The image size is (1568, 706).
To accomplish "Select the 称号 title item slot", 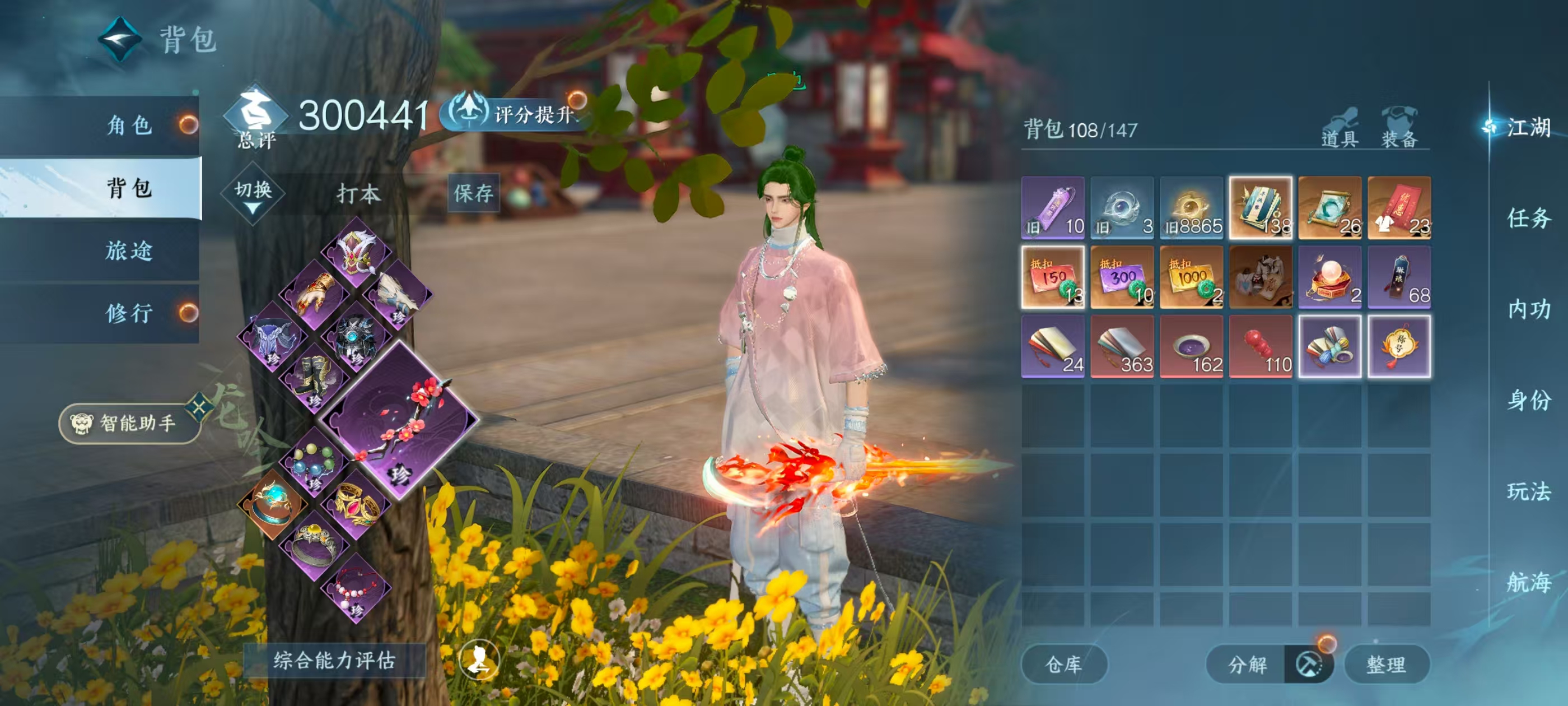I will point(1399,347).
